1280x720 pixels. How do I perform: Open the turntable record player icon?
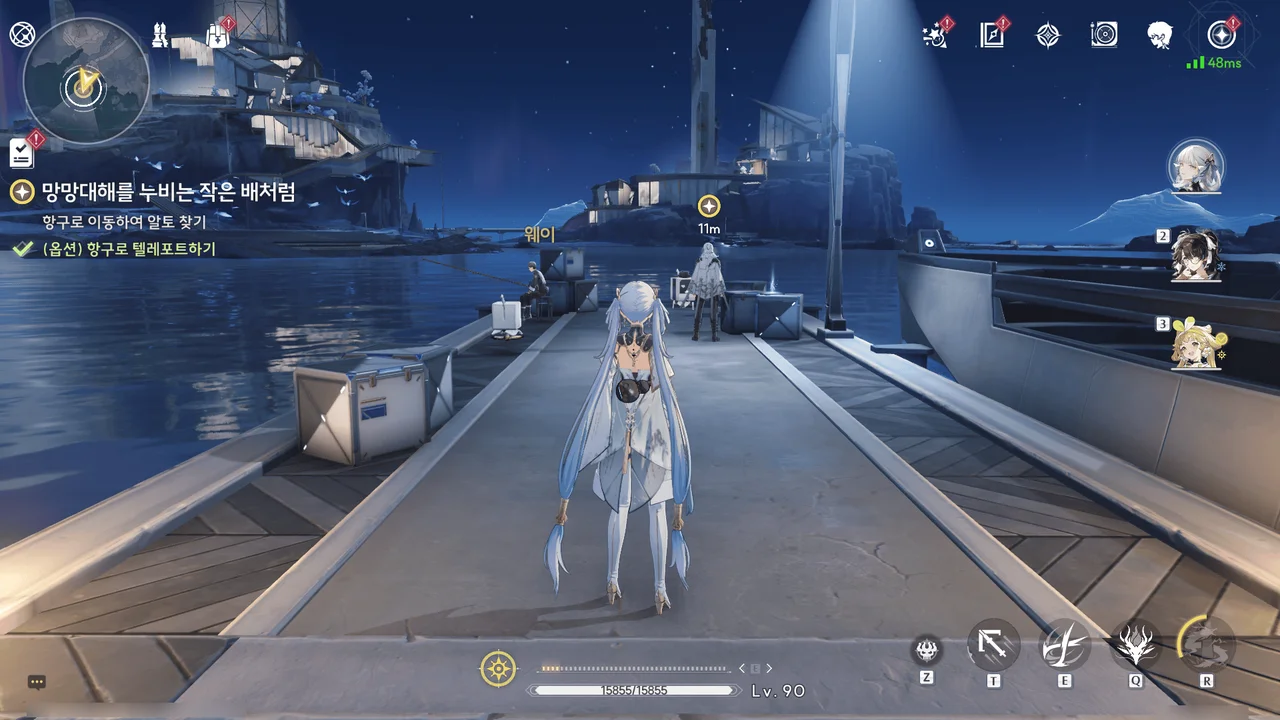[1104, 36]
